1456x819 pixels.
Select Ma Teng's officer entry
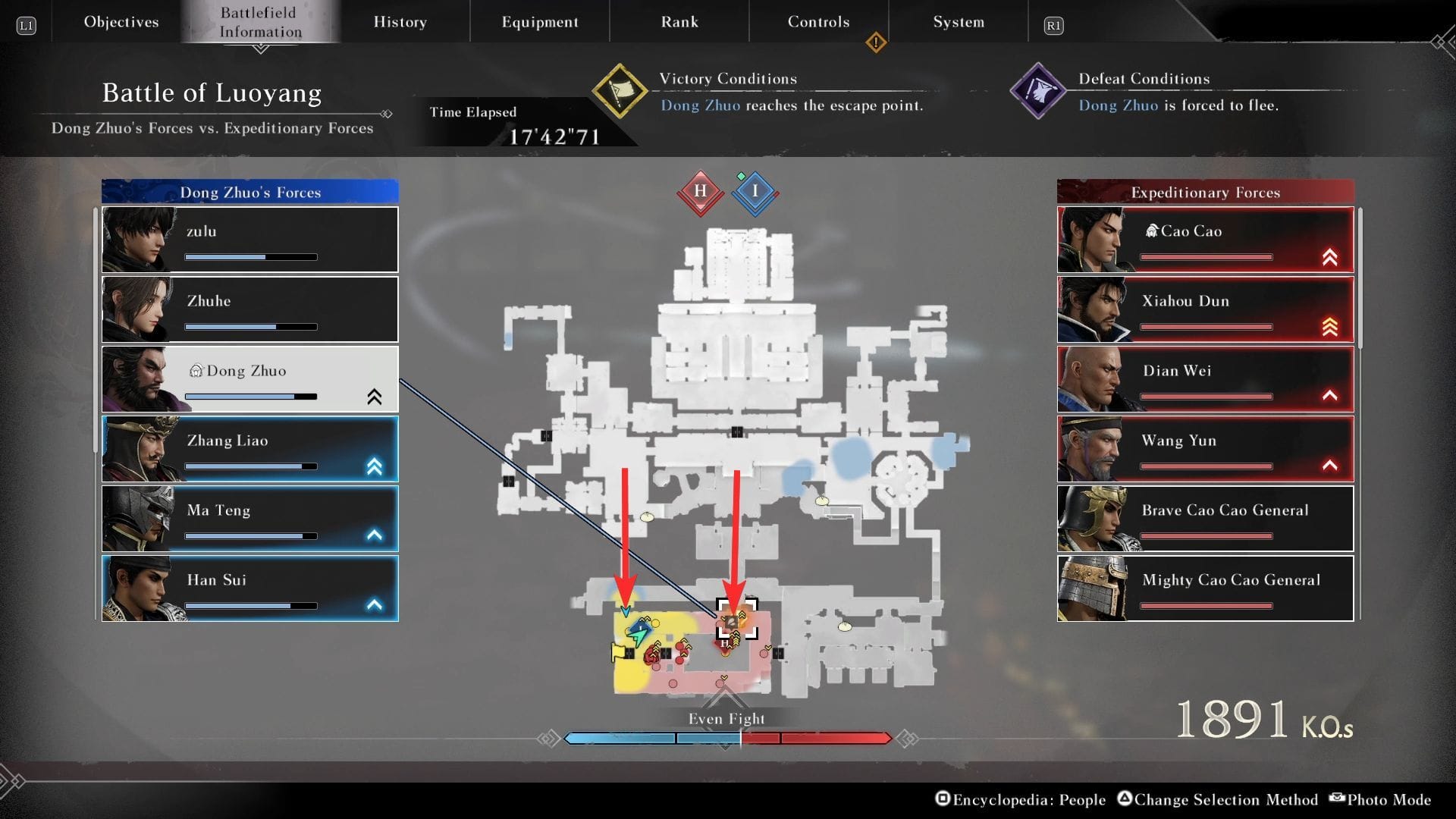pos(250,519)
